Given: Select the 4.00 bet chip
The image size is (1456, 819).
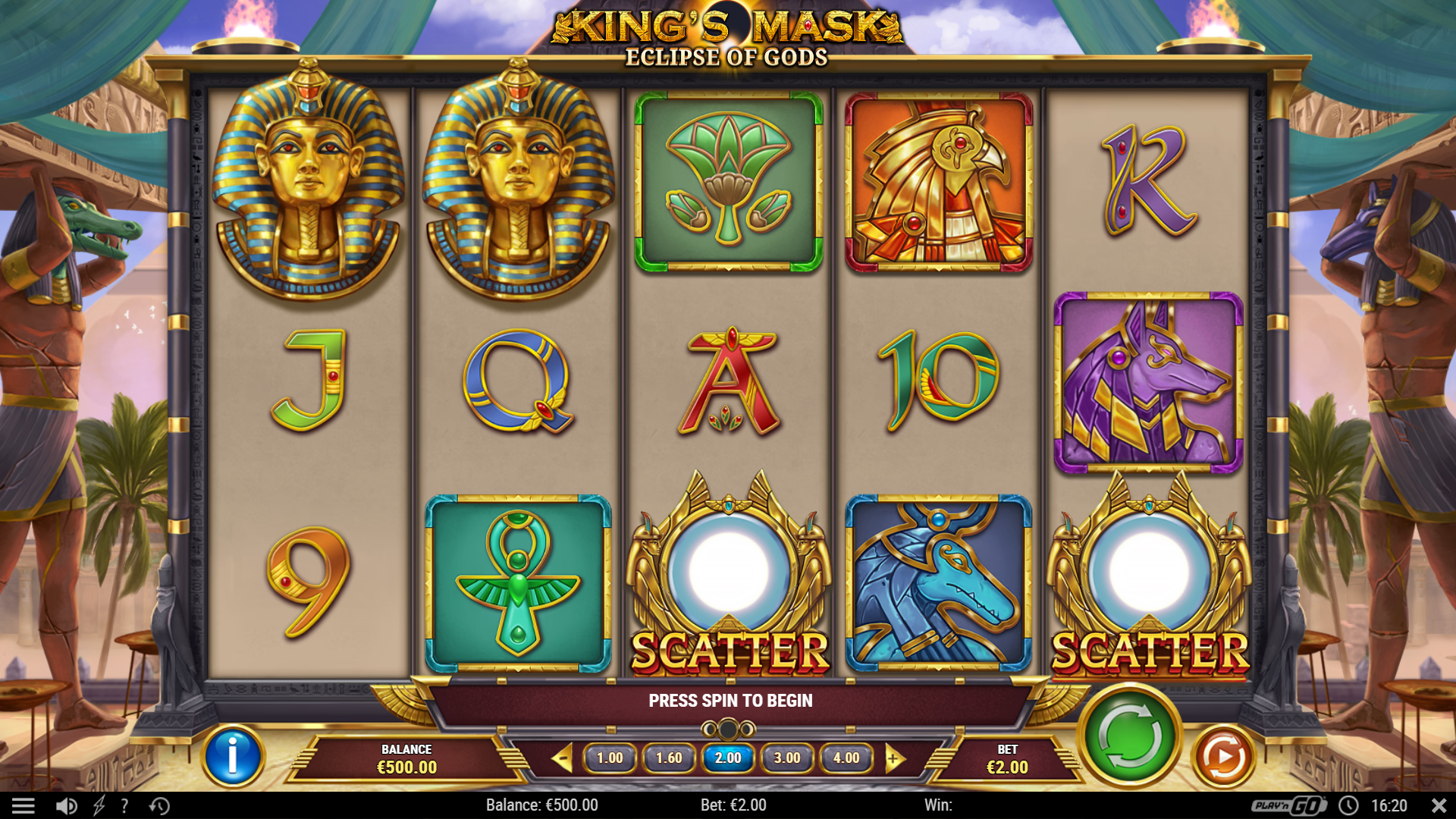Looking at the screenshot, I should tap(847, 757).
